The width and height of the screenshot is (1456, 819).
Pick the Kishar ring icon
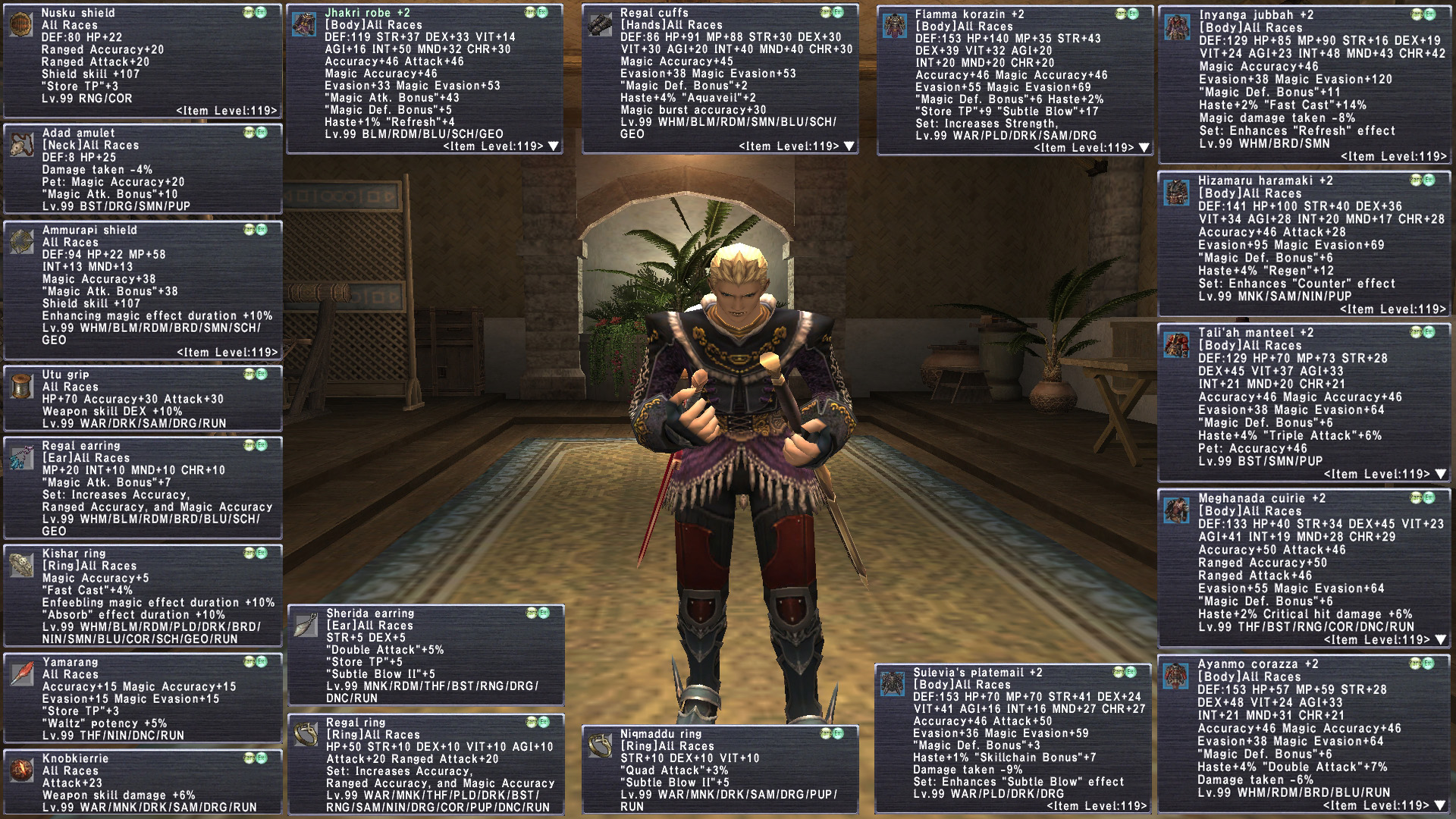coord(21,566)
